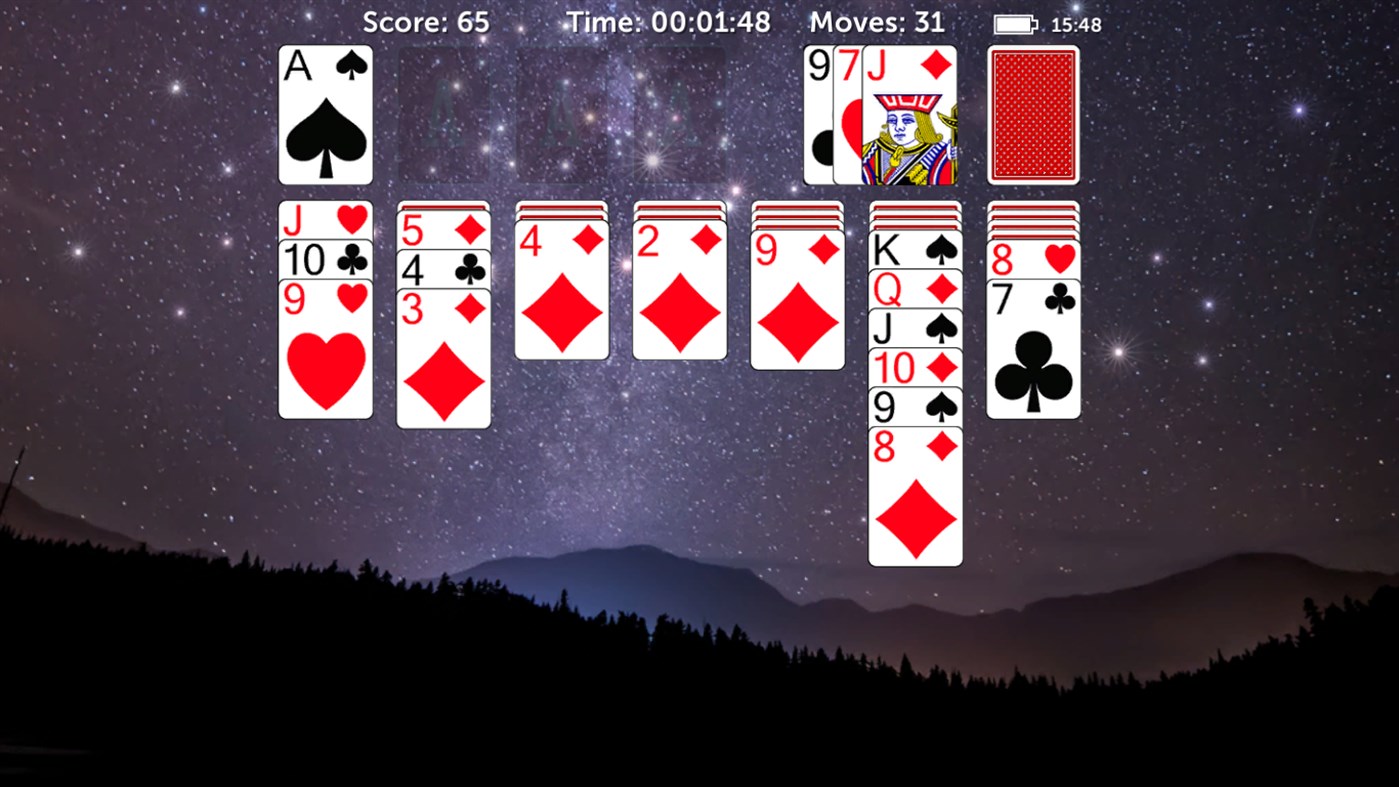Select the face-down red stock pile

tap(1033, 114)
